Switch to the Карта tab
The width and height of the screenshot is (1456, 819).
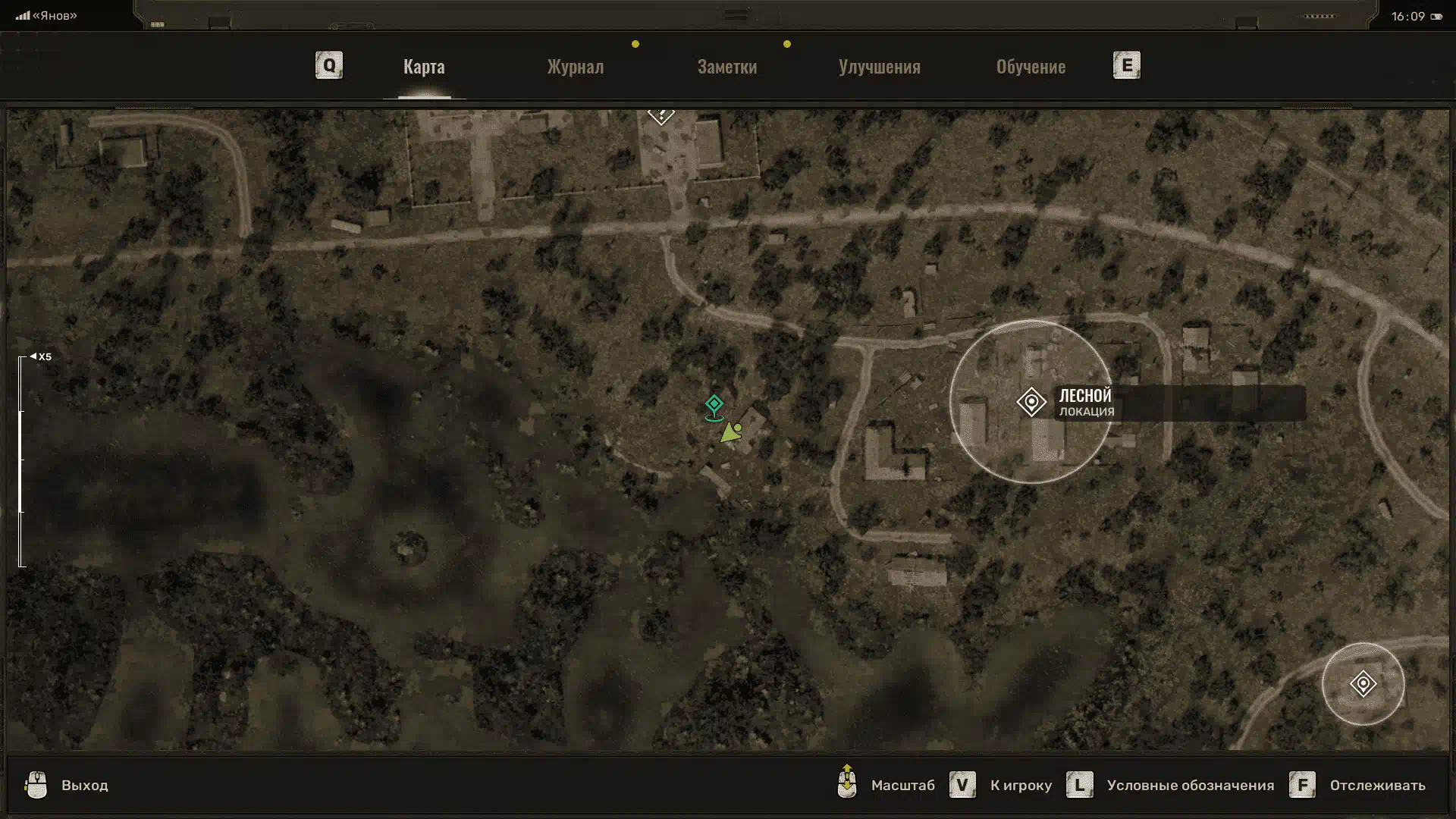[424, 67]
